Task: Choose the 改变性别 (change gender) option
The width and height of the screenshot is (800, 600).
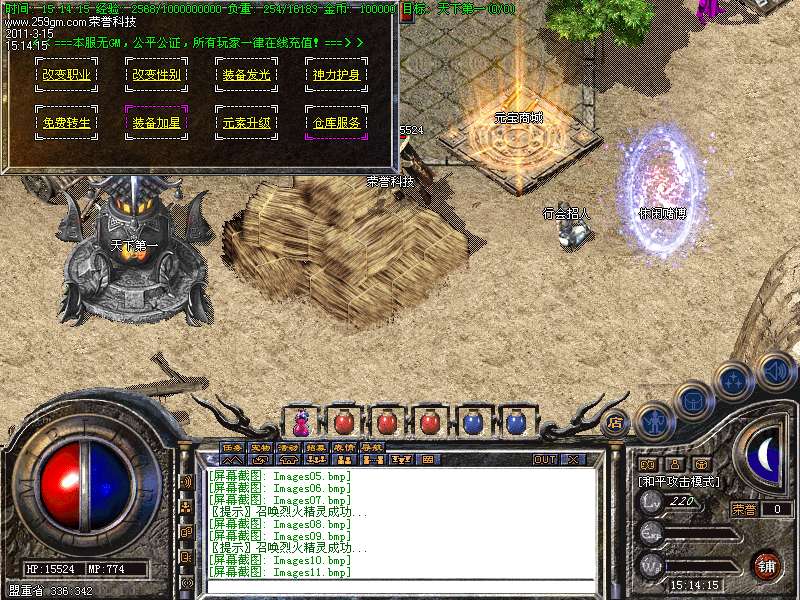Action: coord(156,74)
